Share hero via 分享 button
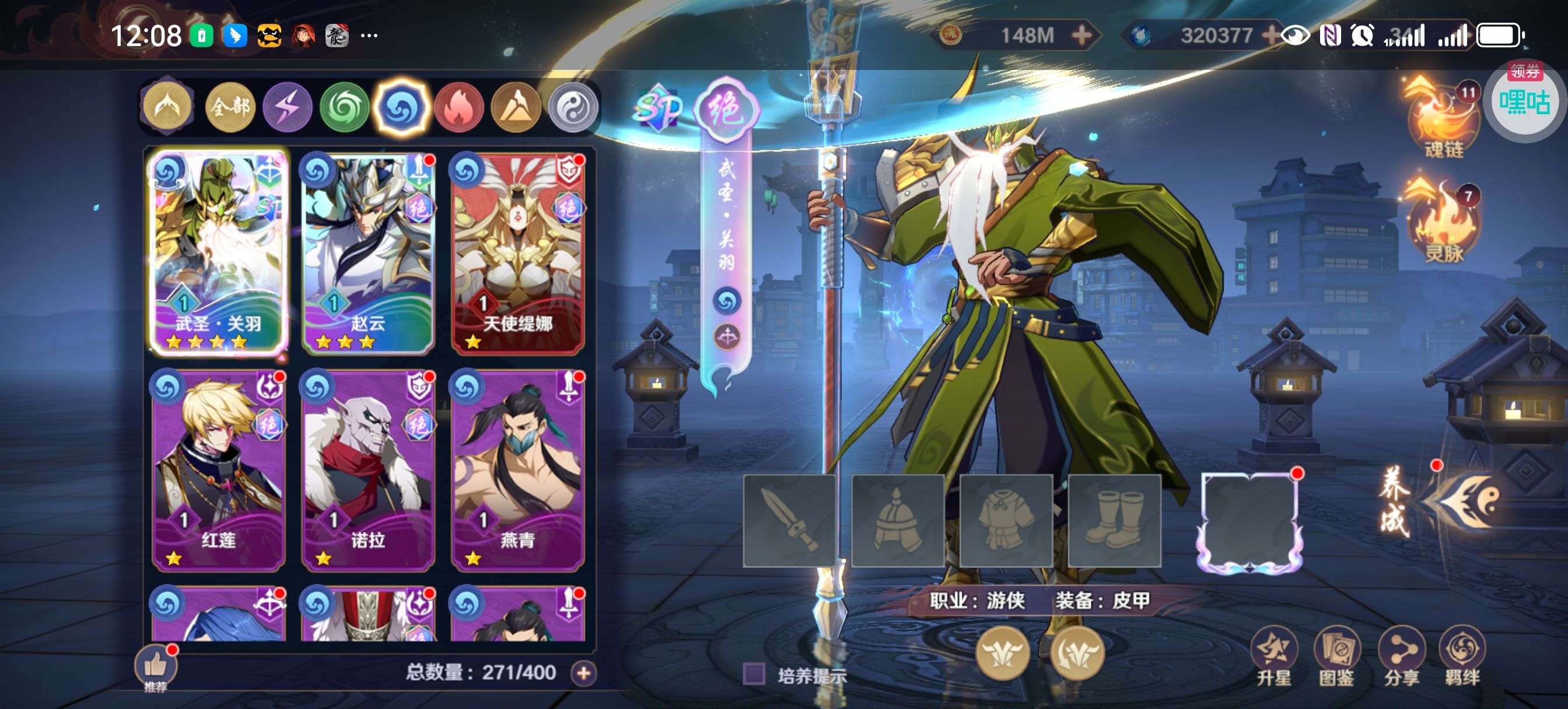 coord(1401,657)
